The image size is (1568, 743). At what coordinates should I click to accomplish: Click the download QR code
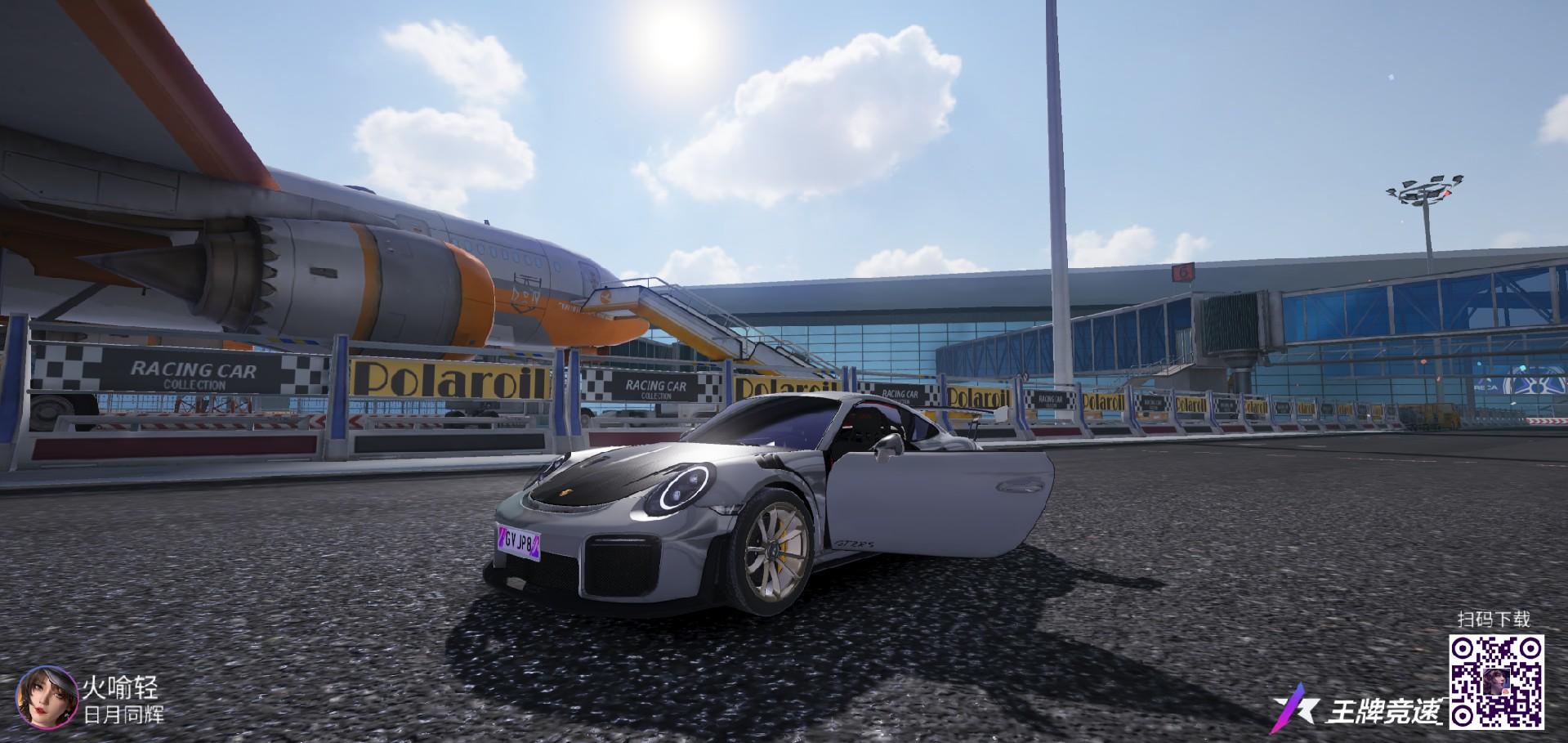coord(1496,681)
